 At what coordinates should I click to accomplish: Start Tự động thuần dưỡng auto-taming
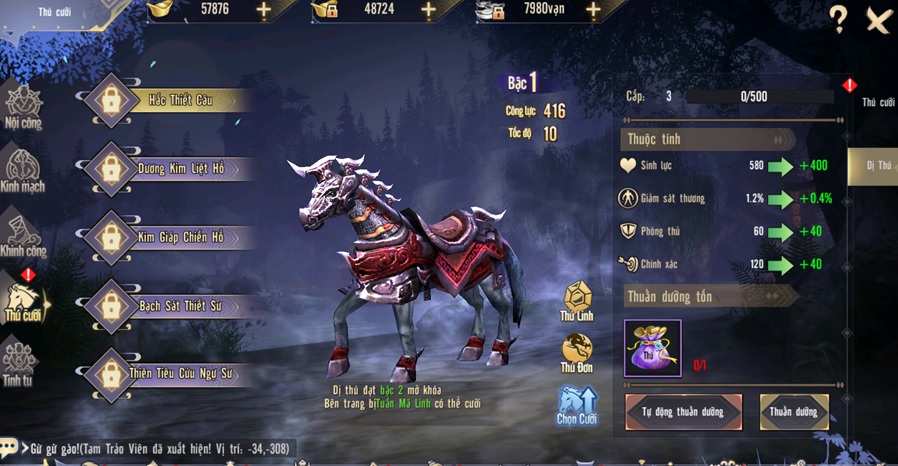(x=684, y=412)
